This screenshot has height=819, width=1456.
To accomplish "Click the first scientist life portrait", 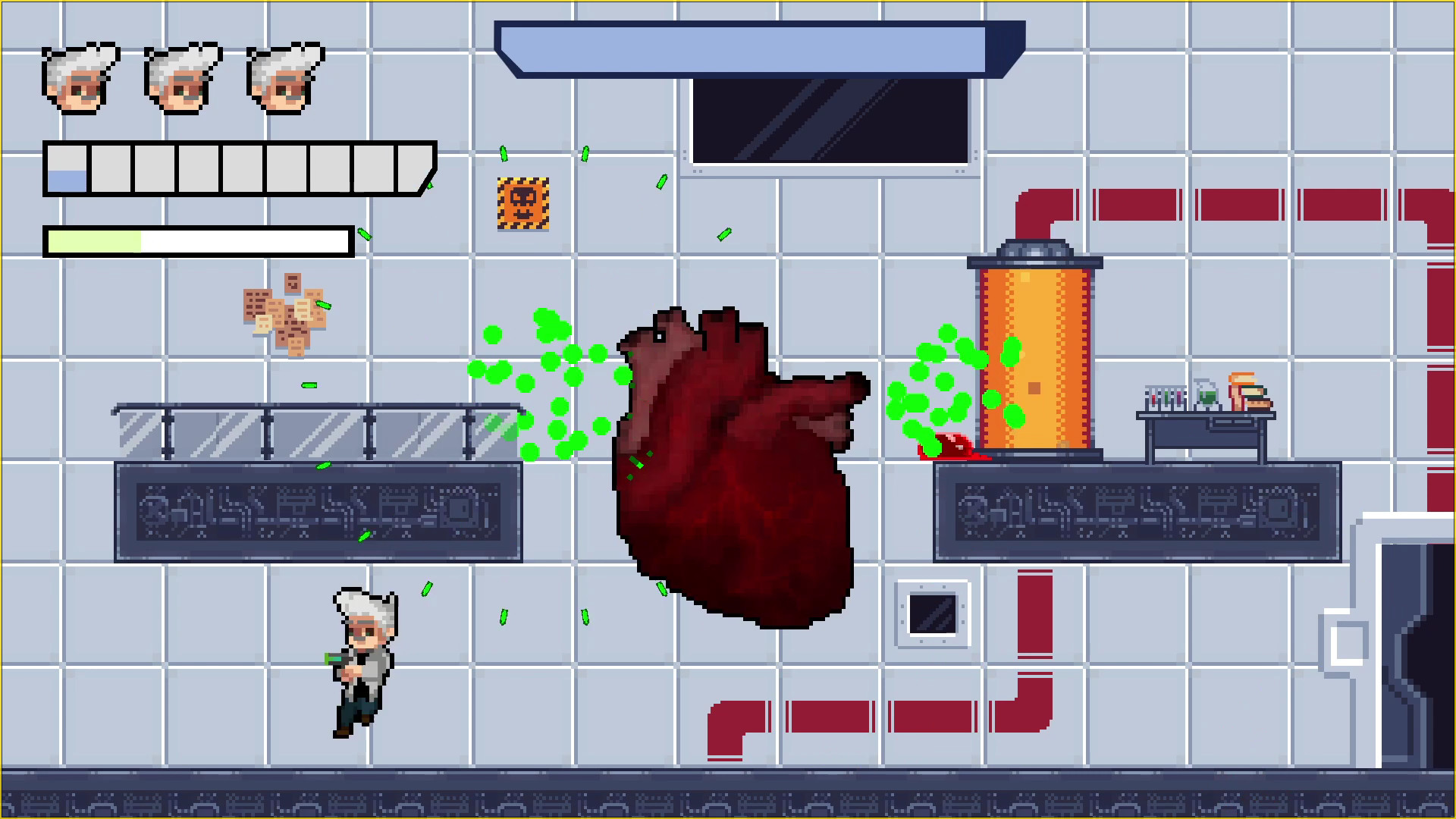I will (80, 80).
